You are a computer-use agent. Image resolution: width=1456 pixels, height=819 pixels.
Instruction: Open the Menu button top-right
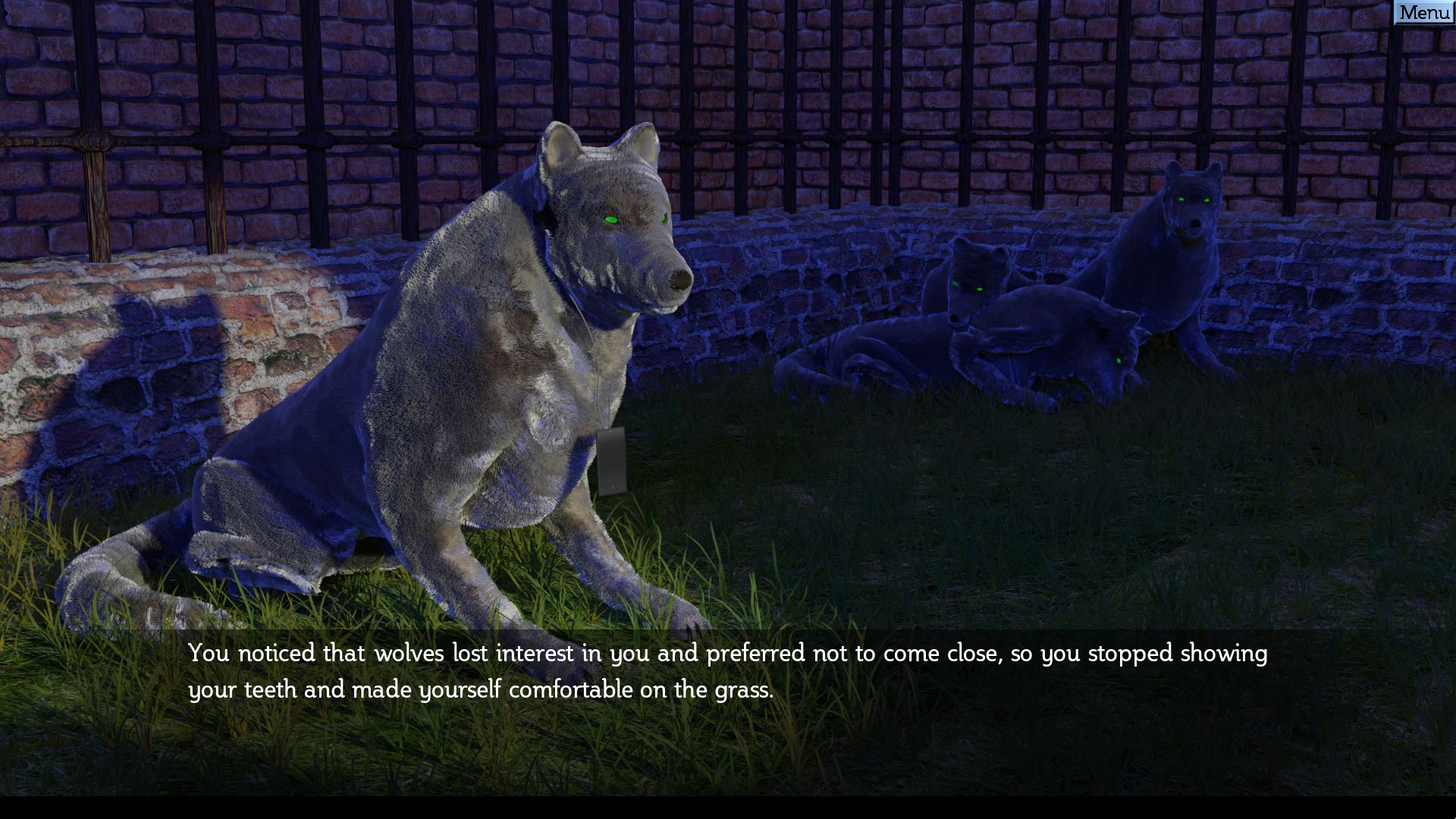(1424, 12)
